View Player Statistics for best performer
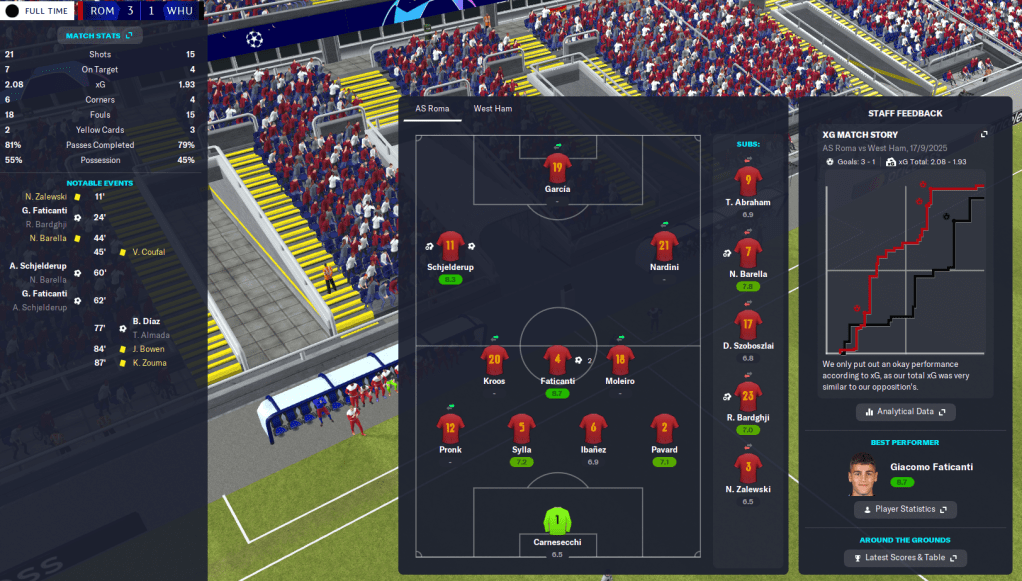This screenshot has height=581, width=1022. click(x=905, y=509)
